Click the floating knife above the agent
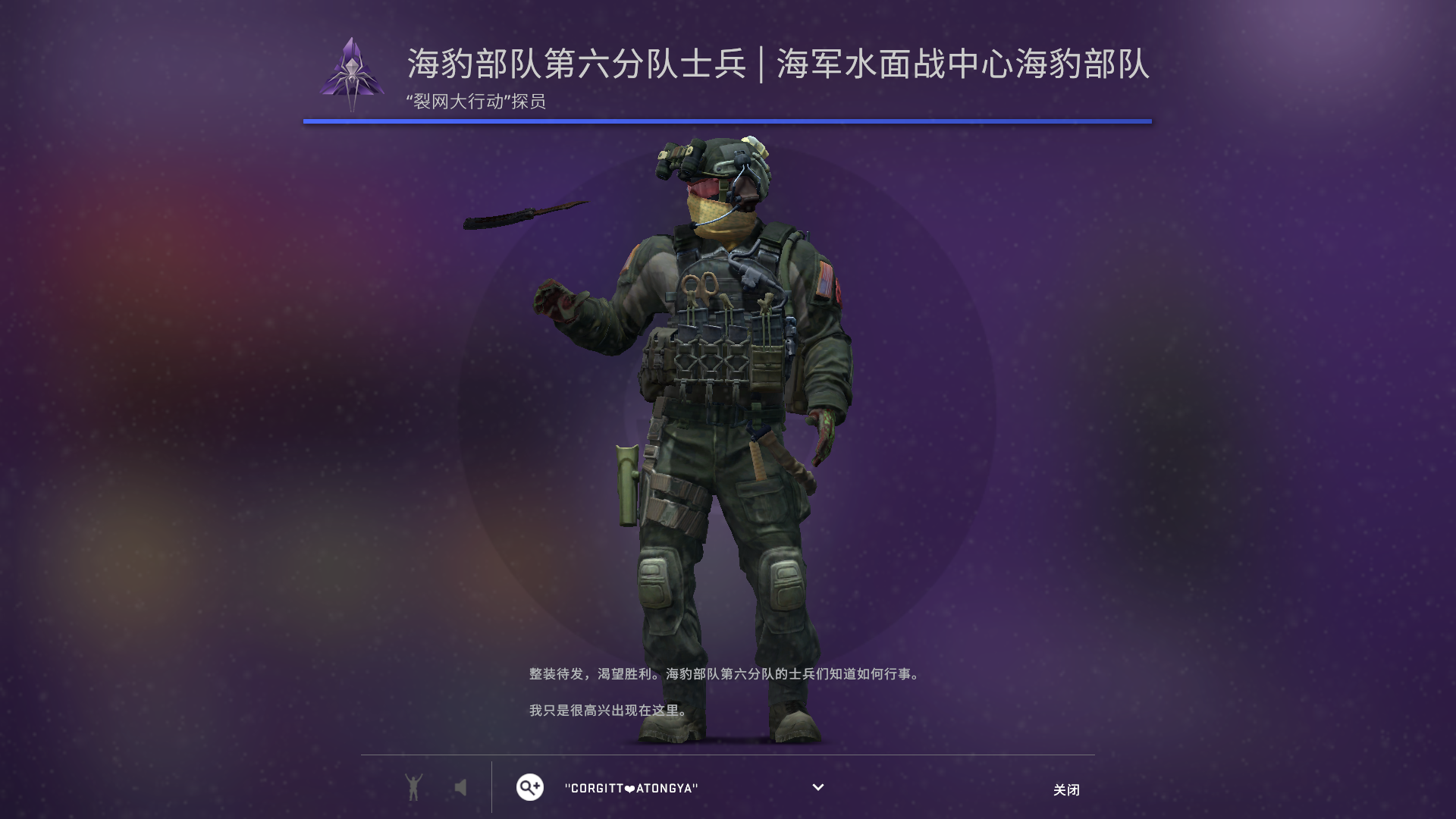Image resolution: width=1456 pixels, height=819 pixels. [523, 215]
